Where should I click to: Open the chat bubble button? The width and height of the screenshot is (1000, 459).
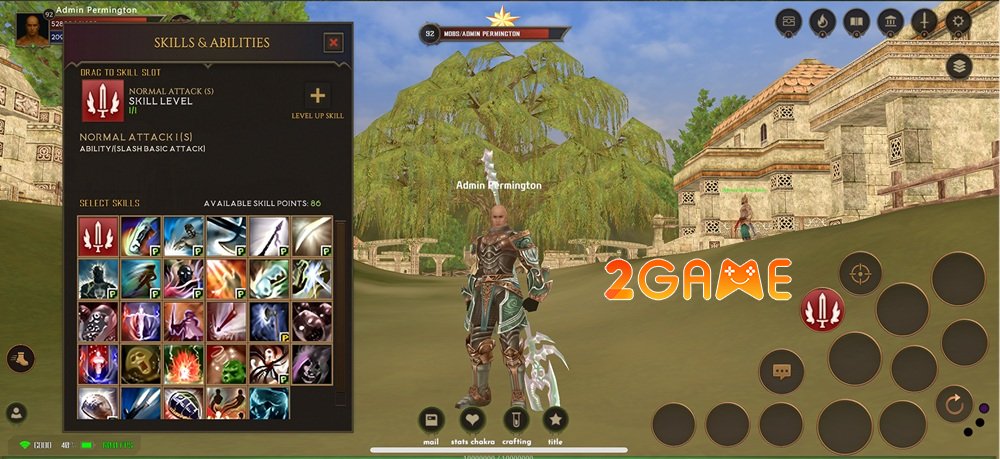point(780,371)
